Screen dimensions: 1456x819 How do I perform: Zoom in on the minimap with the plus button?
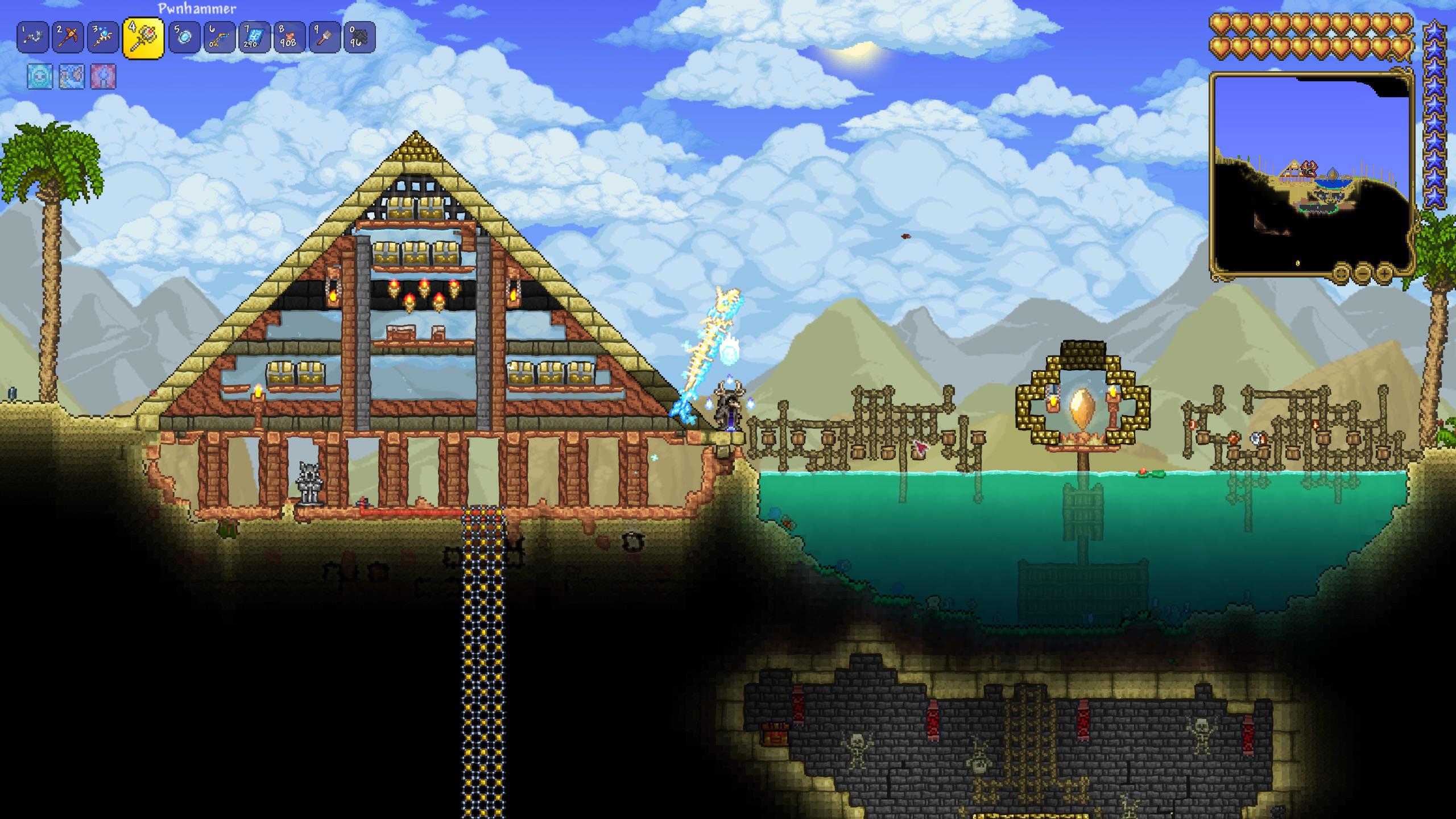(1385, 273)
